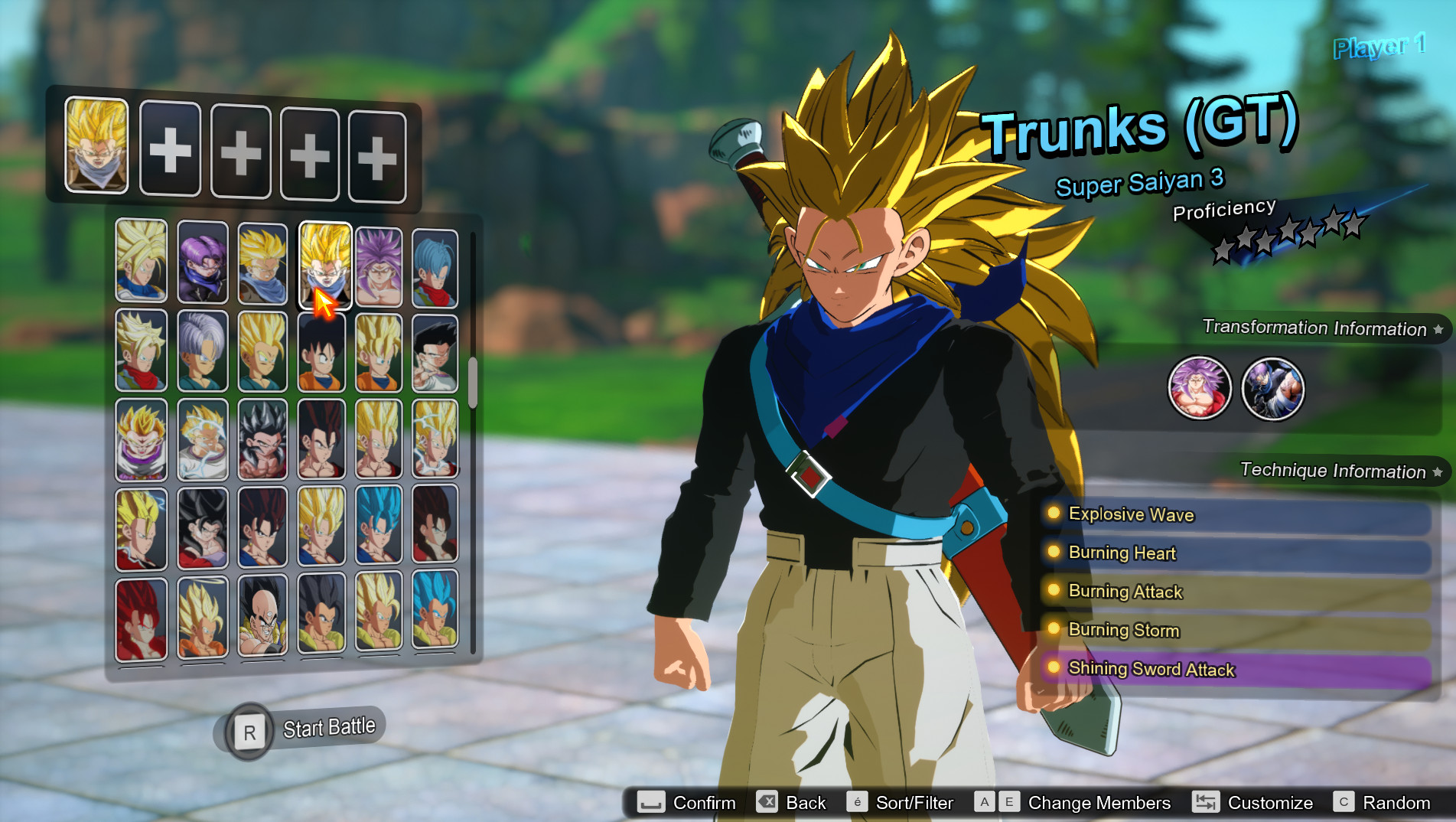
Task: Open the Customize option
Action: pos(1207,802)
